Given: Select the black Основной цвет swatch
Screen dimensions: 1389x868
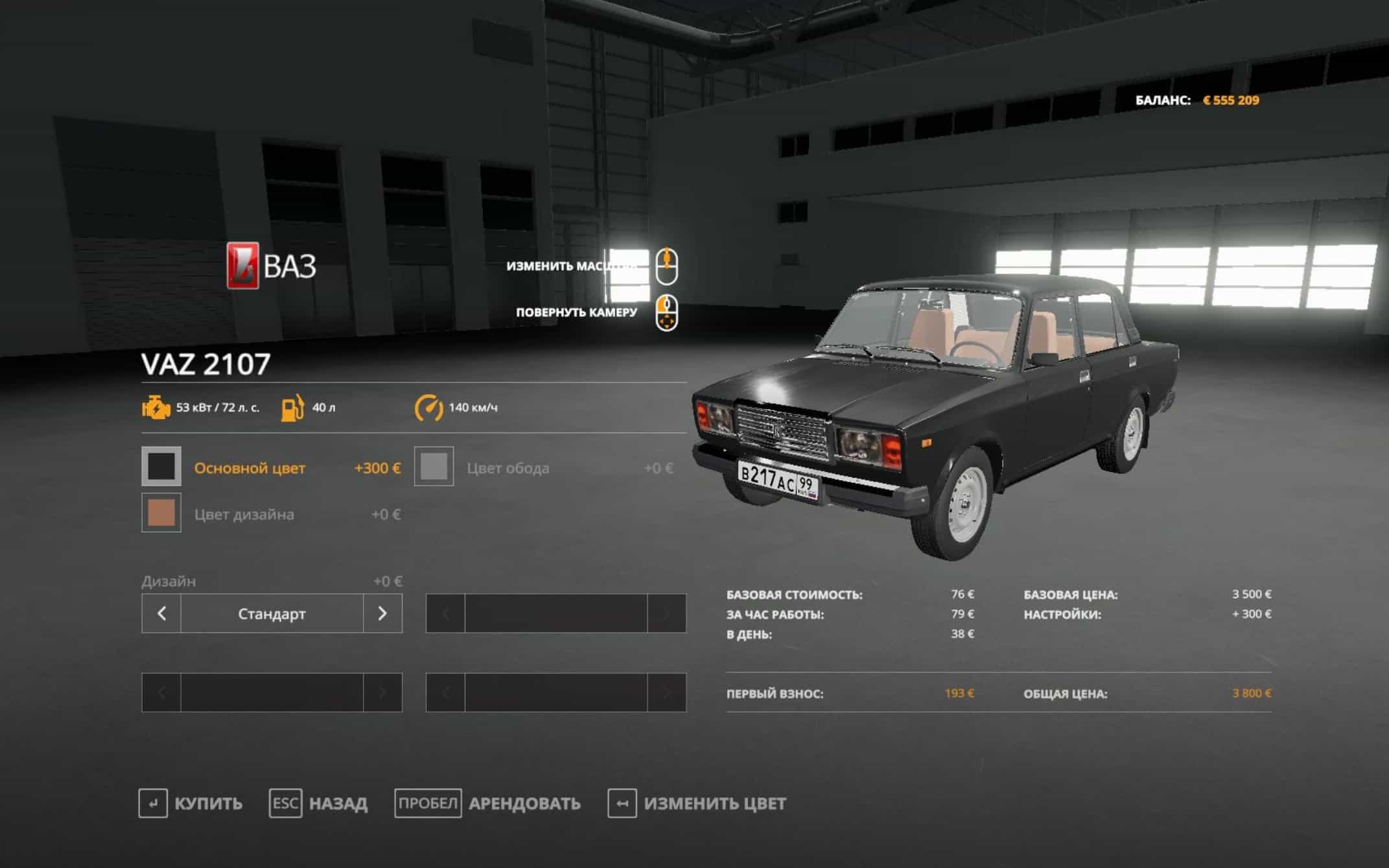Looking at the screenshot, I should coord(161,466).
